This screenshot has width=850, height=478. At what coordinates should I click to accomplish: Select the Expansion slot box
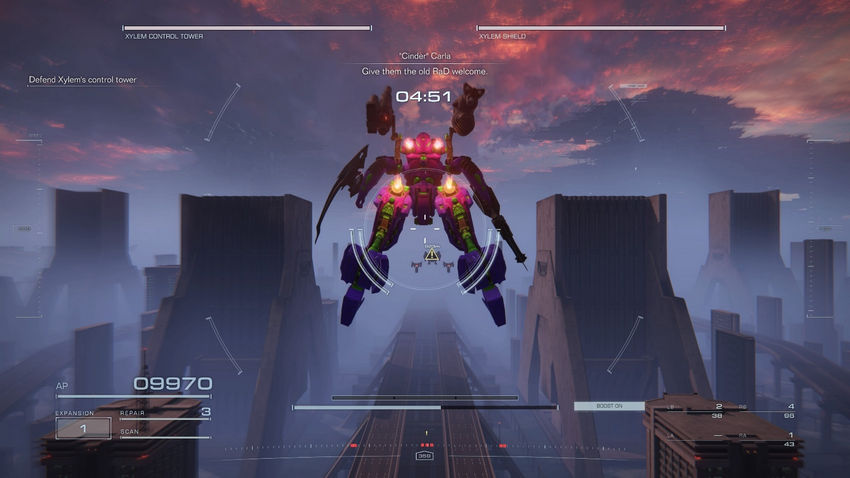[x=83, y=428]
